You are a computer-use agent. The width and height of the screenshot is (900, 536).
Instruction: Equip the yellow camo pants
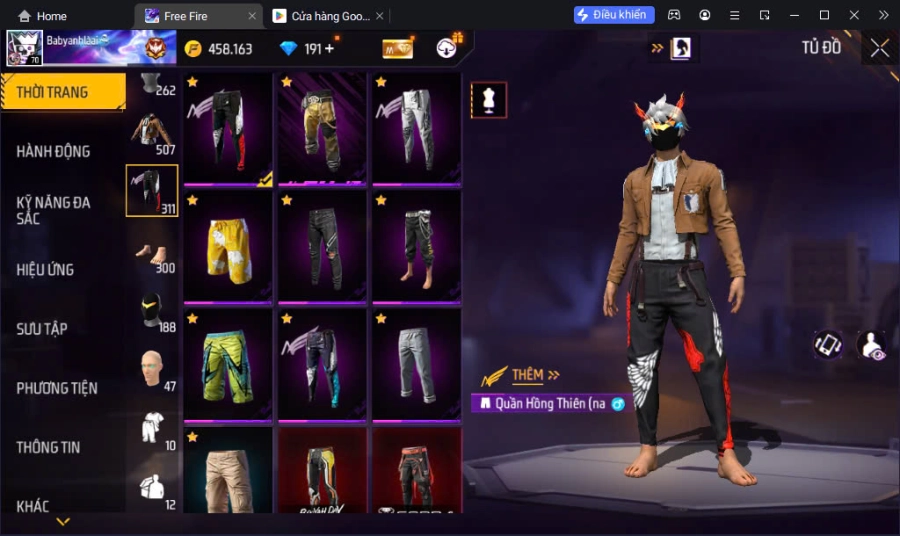pos(322,129)
